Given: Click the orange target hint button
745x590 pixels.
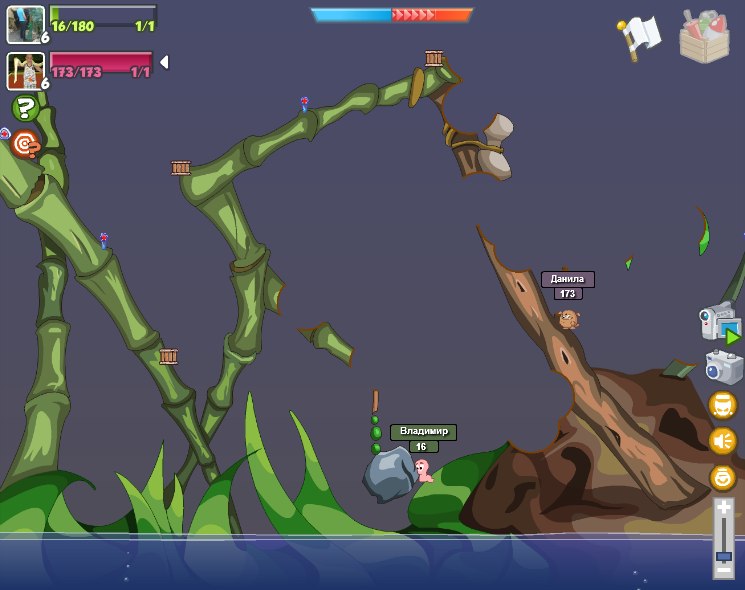Looking at the screenshot, I should click(x=25, y=146).
